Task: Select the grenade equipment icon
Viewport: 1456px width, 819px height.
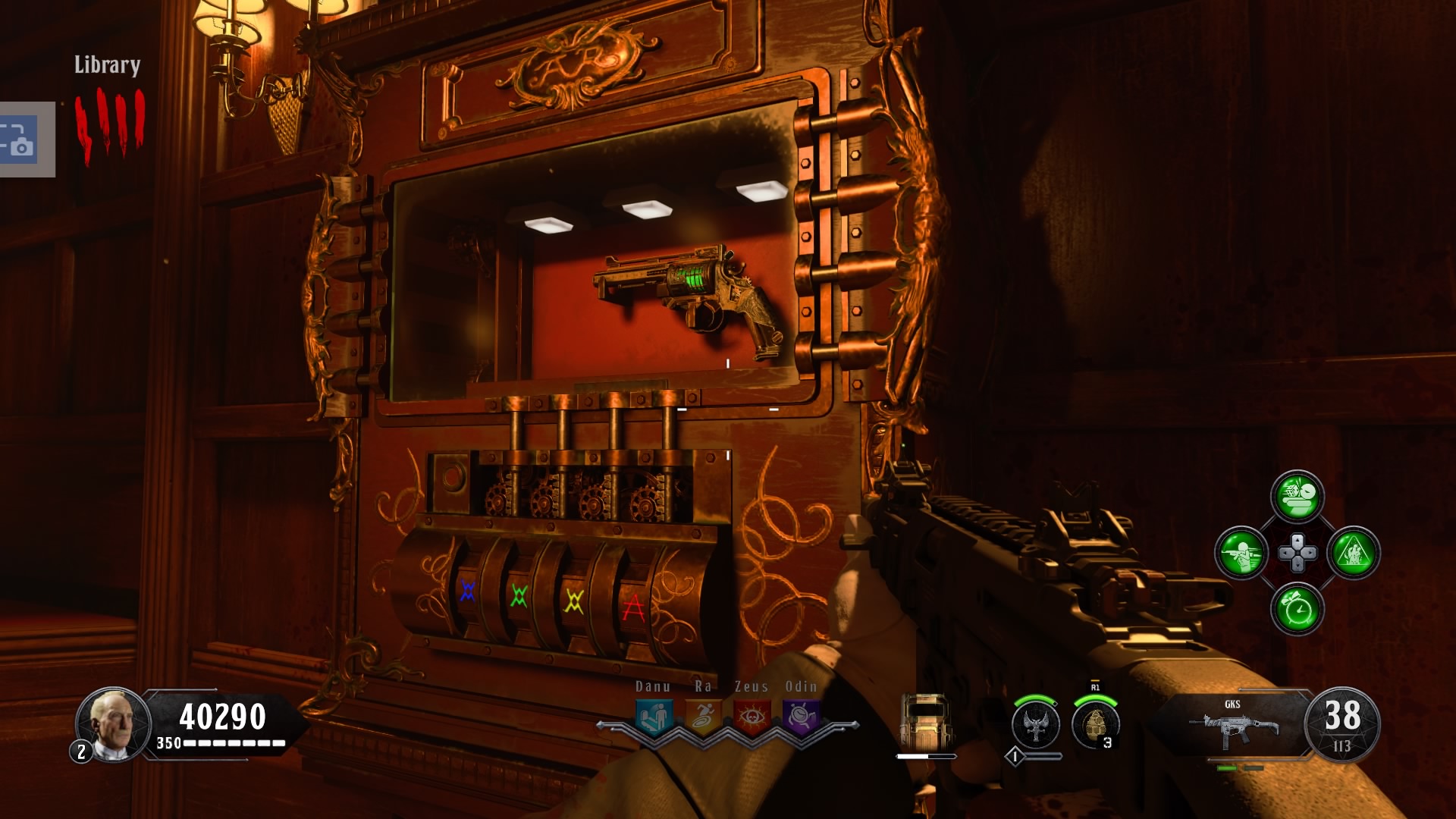Action: pyautogui.click(x=1095, y=723)
